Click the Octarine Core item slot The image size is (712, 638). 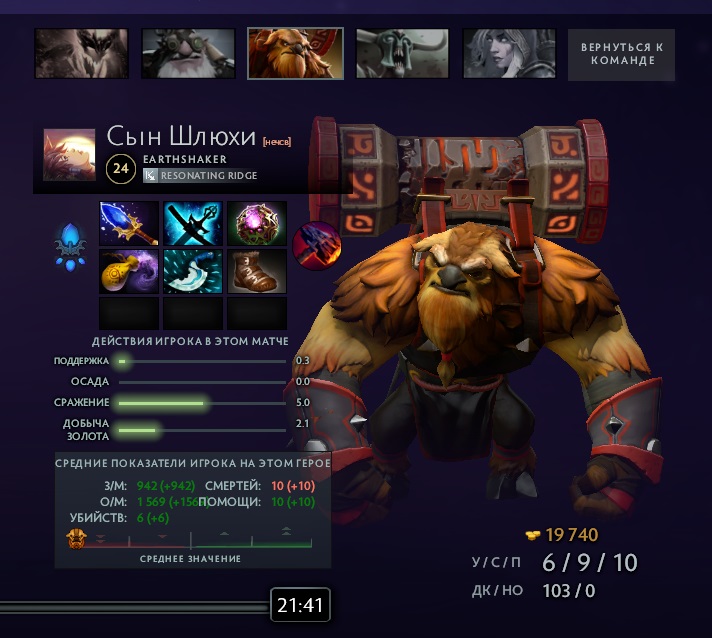tap(257, 223)
